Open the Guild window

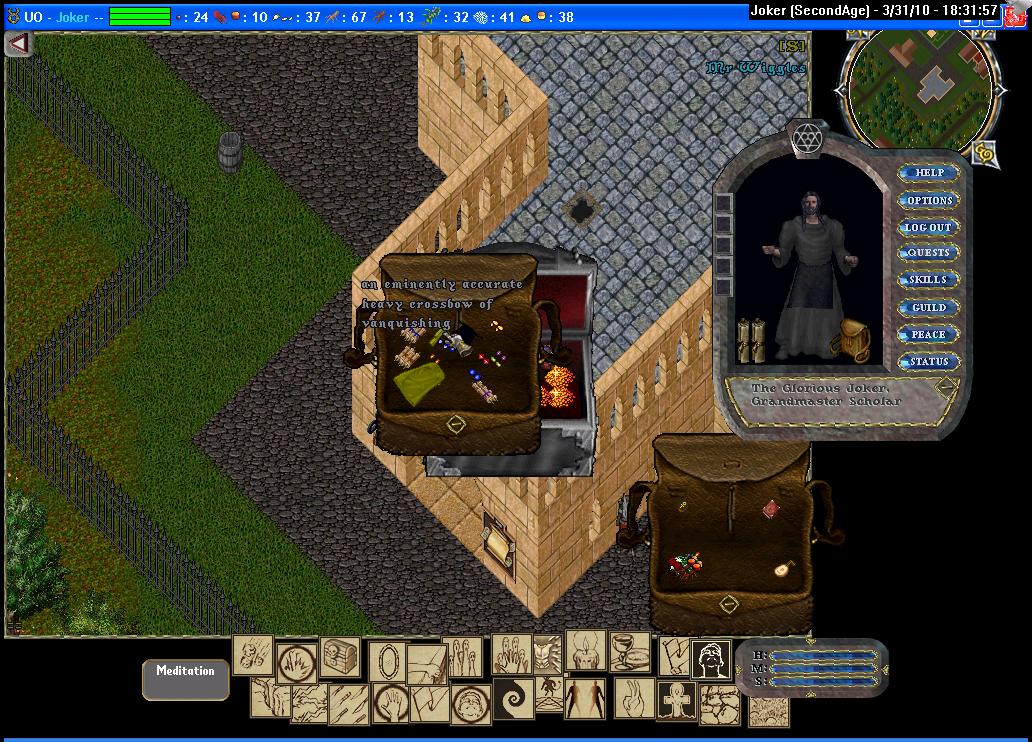(929, 308)
